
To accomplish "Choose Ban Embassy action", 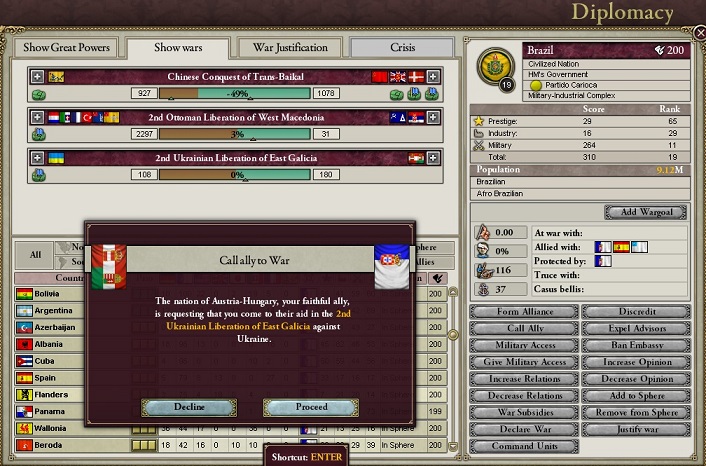I will [x=636, y=345].
